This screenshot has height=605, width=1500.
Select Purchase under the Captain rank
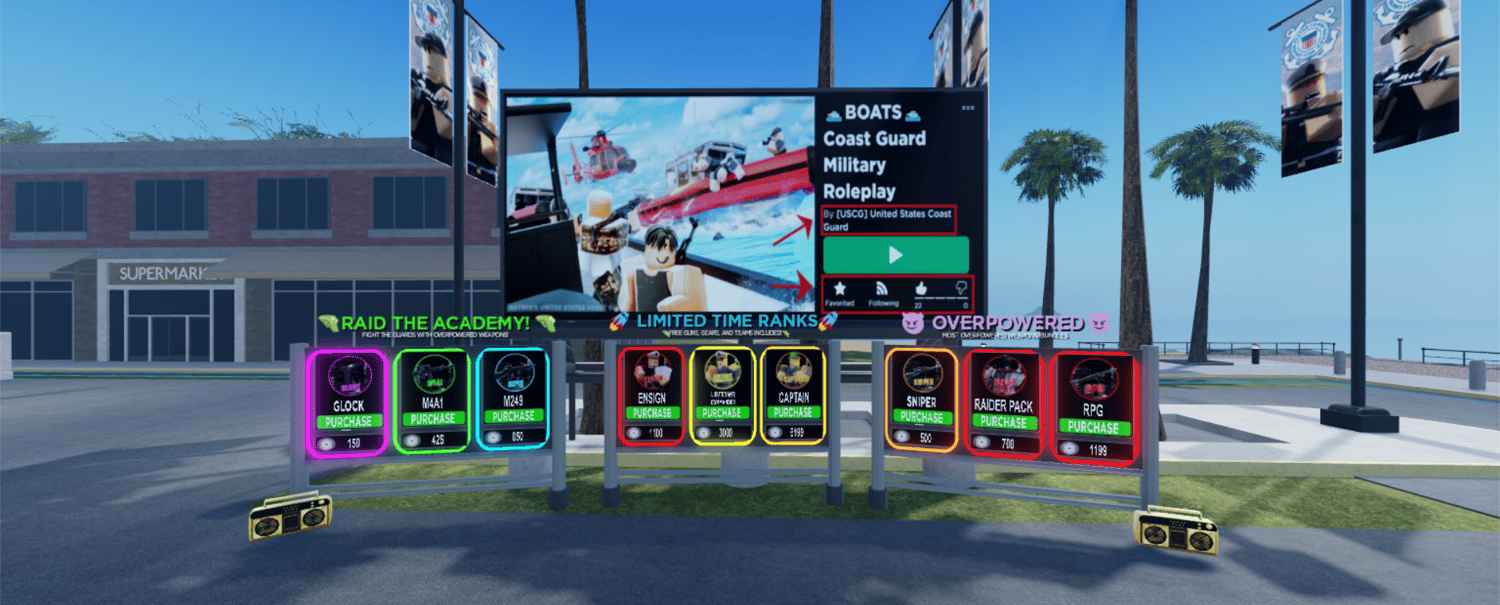click(x=793, y=412)
